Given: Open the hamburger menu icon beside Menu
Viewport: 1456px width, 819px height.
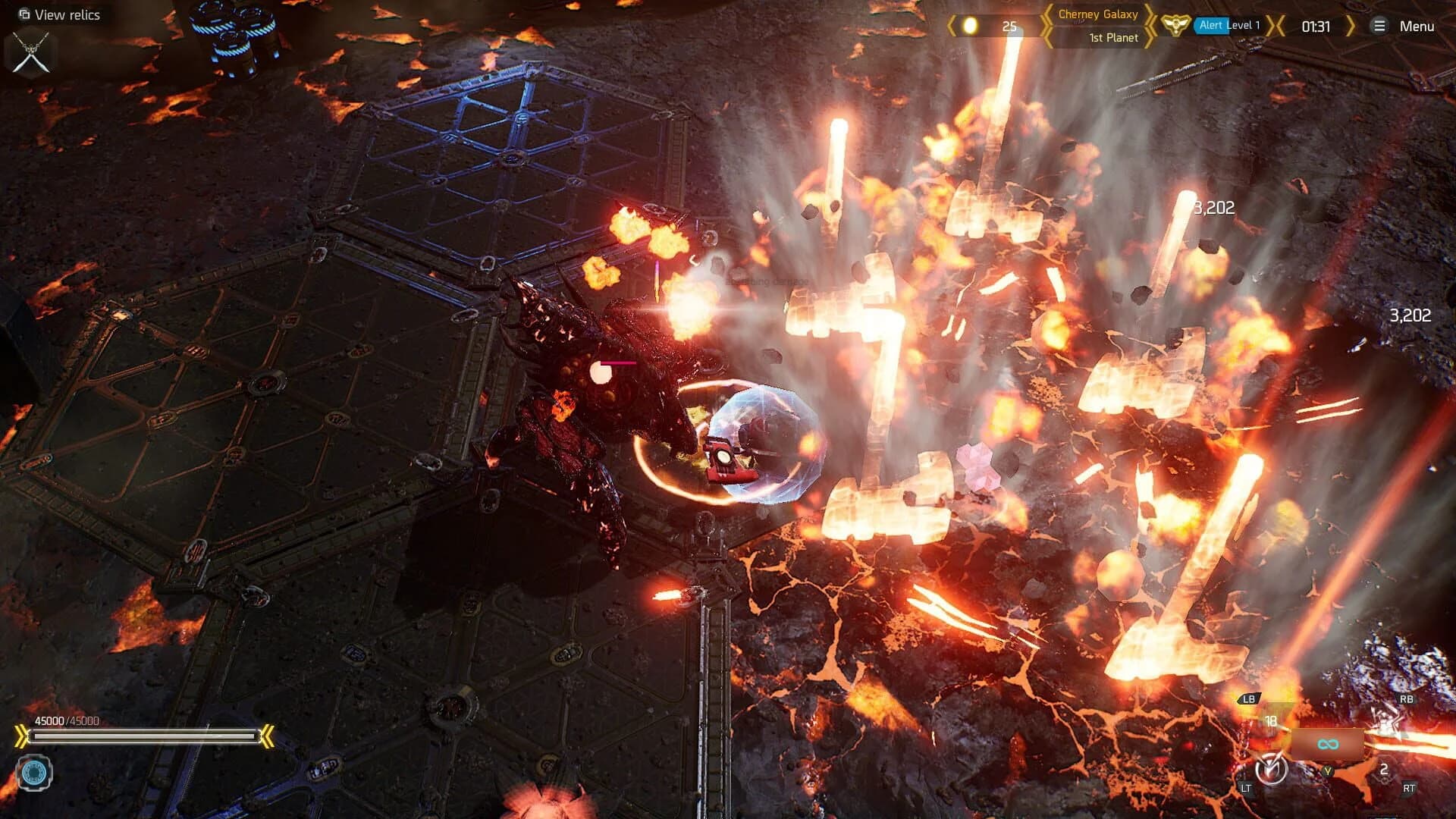Looking at the screenshot, I should (1380, 27).
